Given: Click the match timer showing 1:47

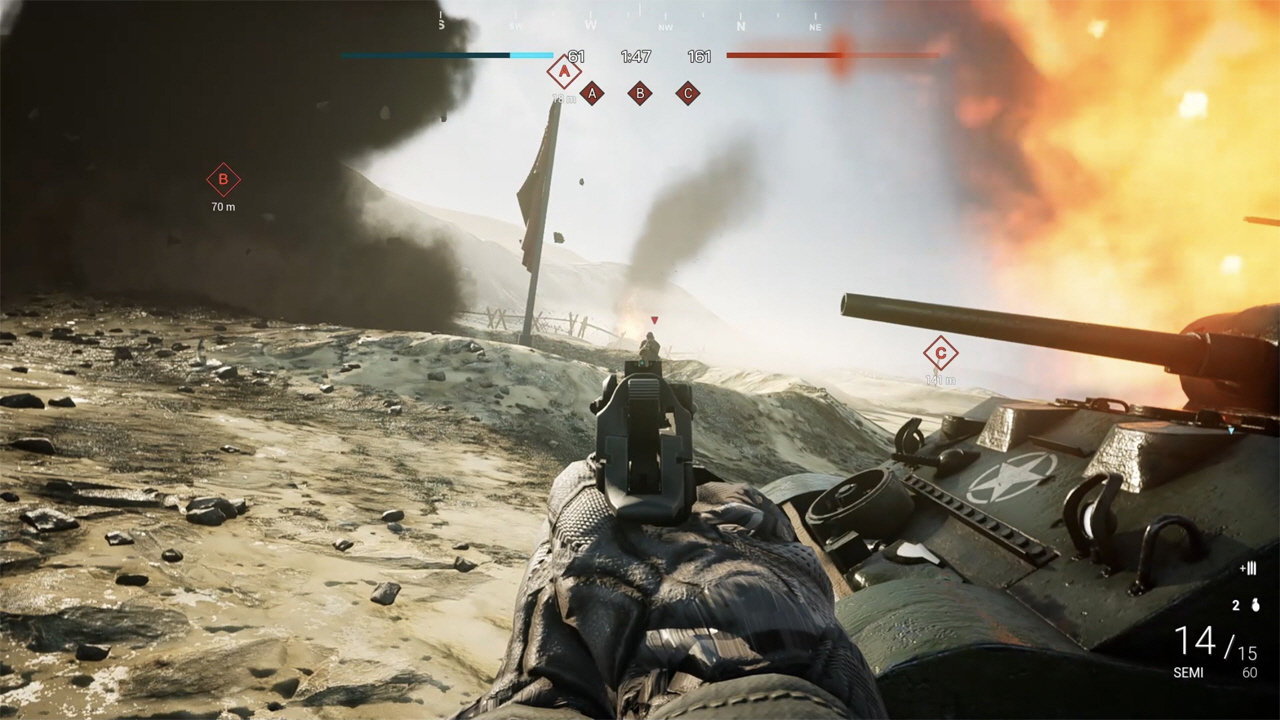Looking at the screenshot, I should [636, 56].
